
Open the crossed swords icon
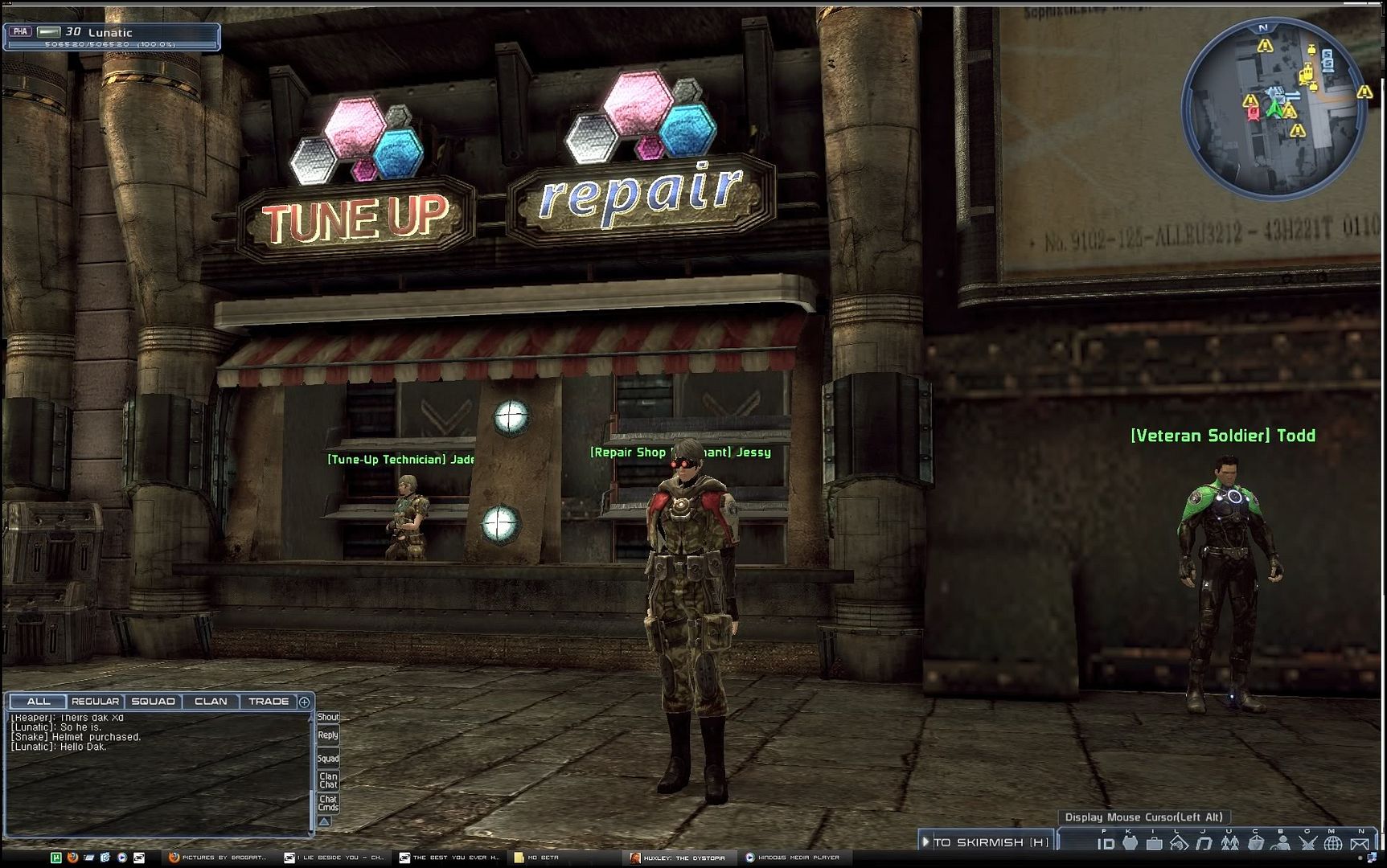click(x=1308, y=844)
